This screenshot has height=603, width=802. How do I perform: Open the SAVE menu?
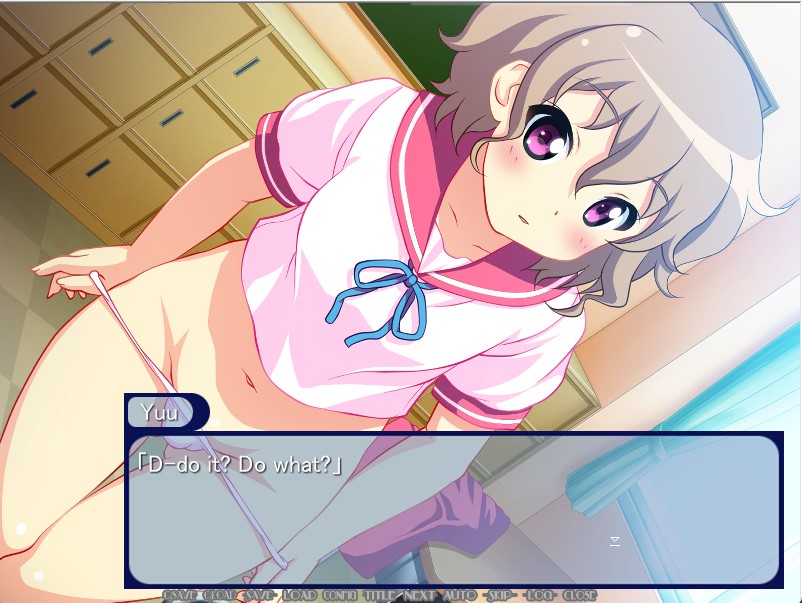(x=259, y=595)
